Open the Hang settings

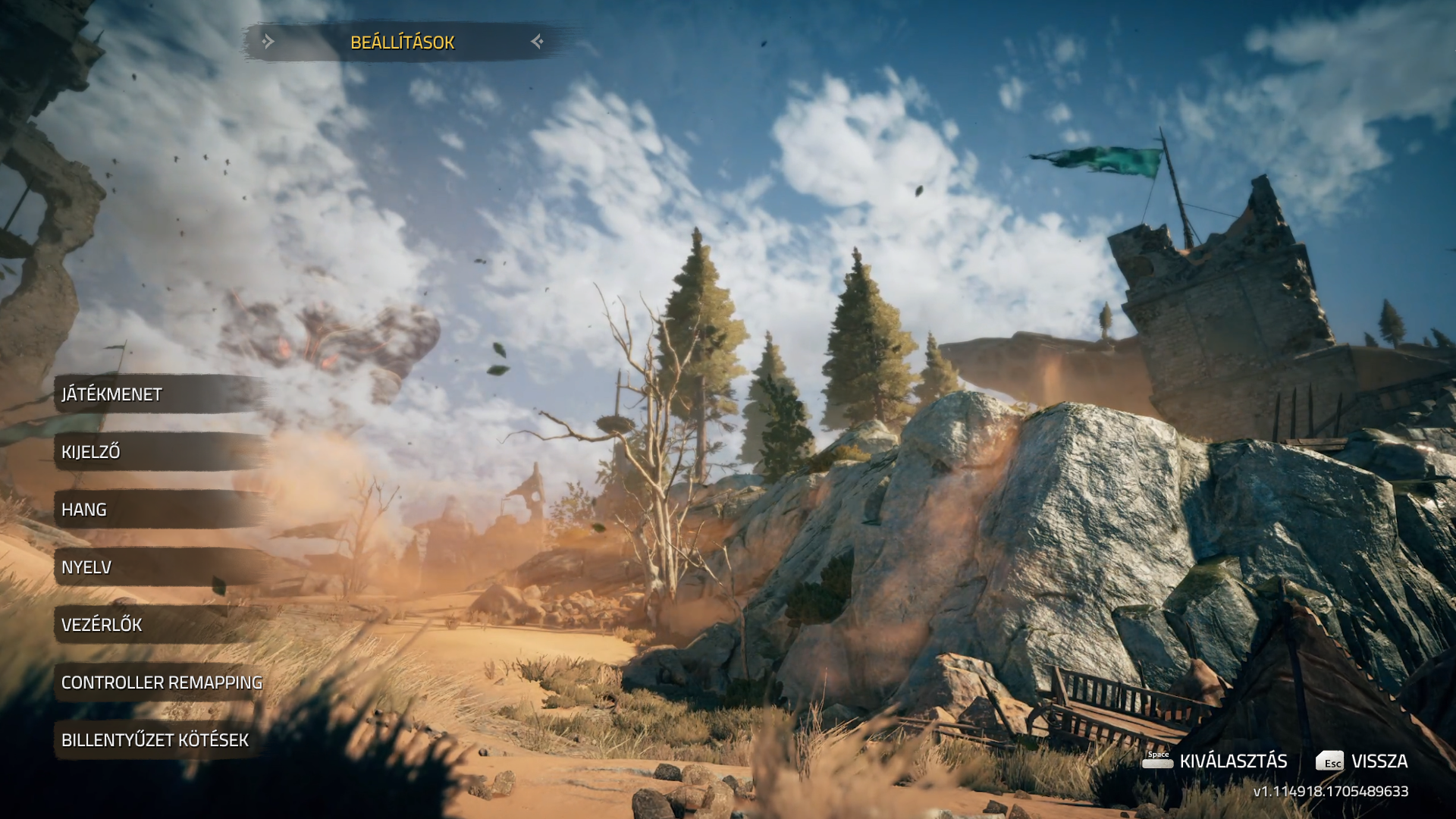click(x=84, y=510)
